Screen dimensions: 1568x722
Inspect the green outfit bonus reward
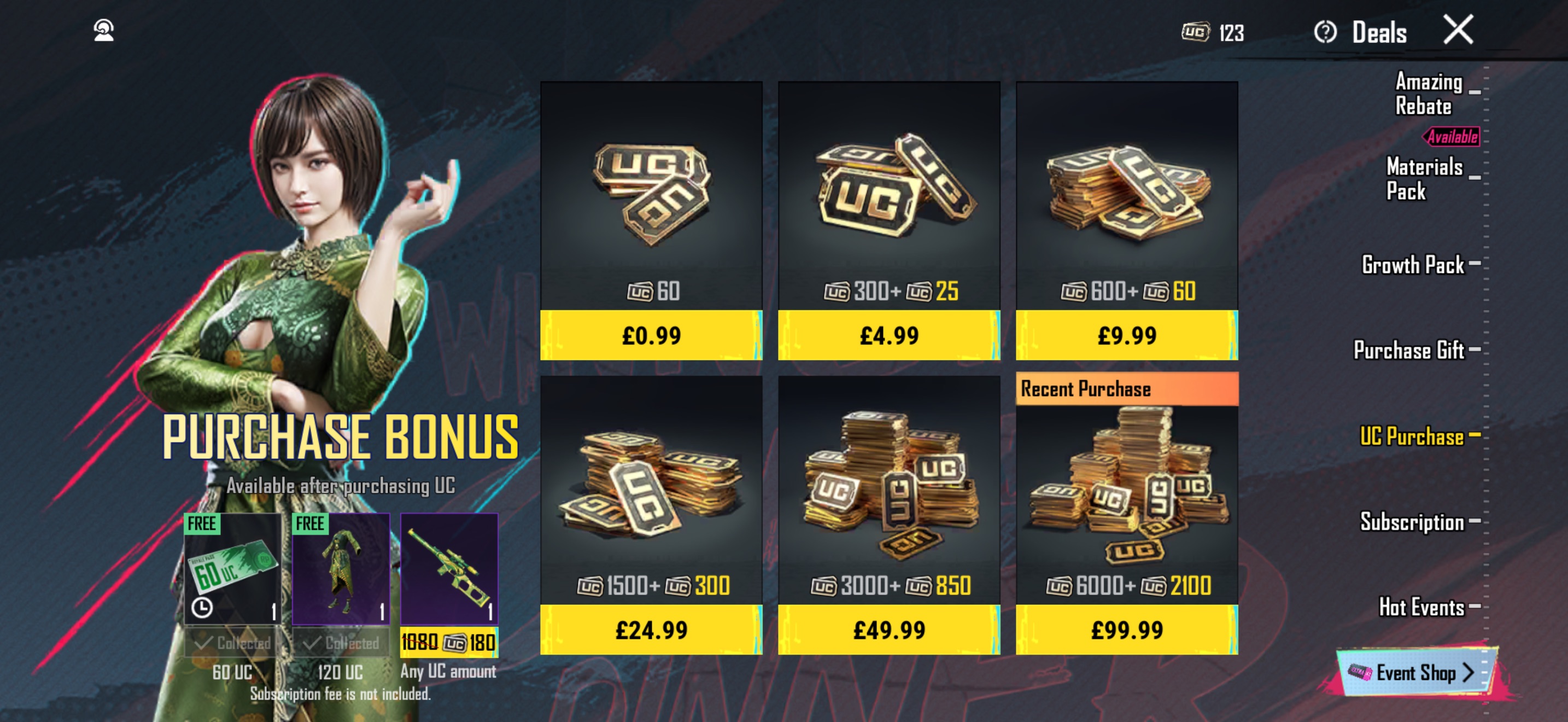341,569
